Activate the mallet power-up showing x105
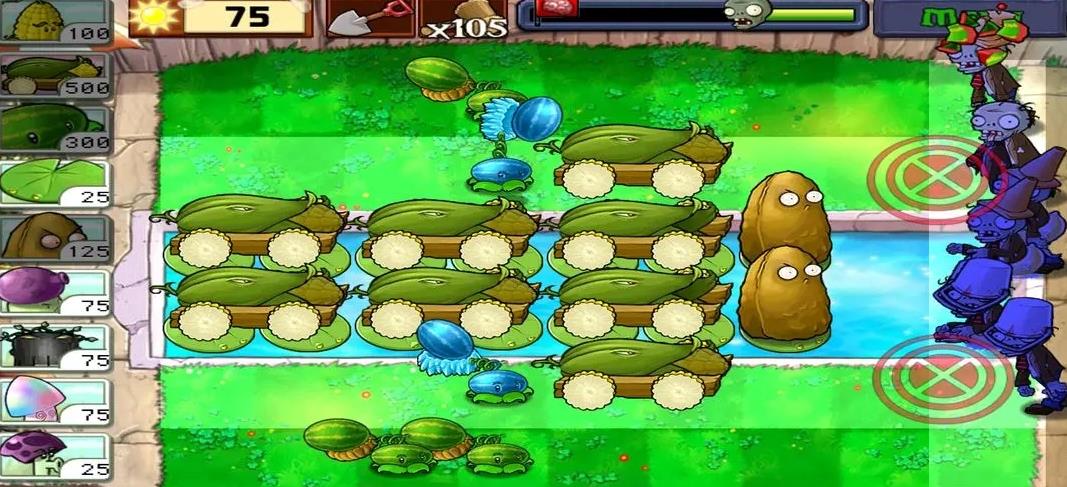Screen dimensions: 1067x487 coord(462,19)
